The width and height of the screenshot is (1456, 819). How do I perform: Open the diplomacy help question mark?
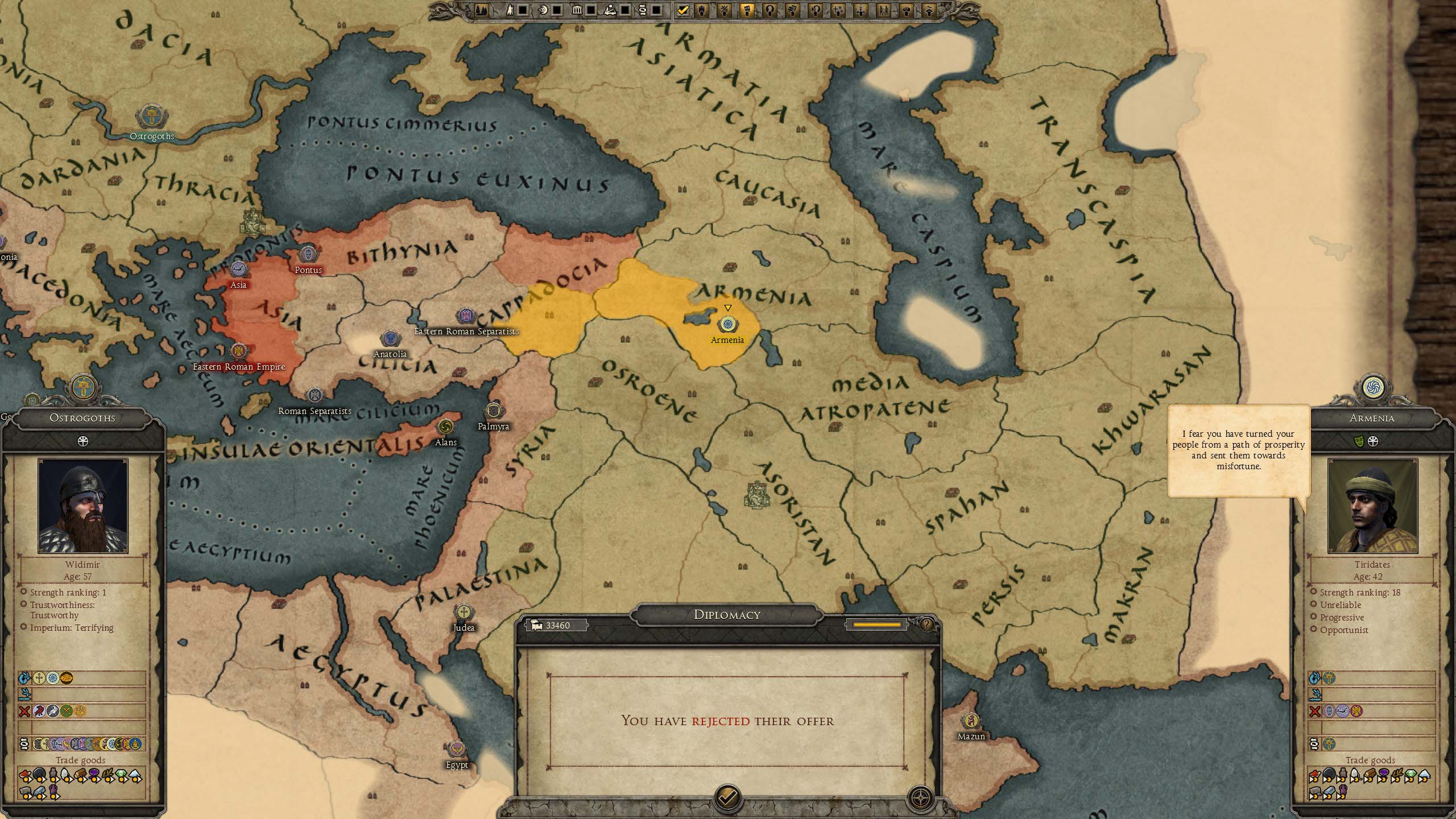[x=927, y=625]
